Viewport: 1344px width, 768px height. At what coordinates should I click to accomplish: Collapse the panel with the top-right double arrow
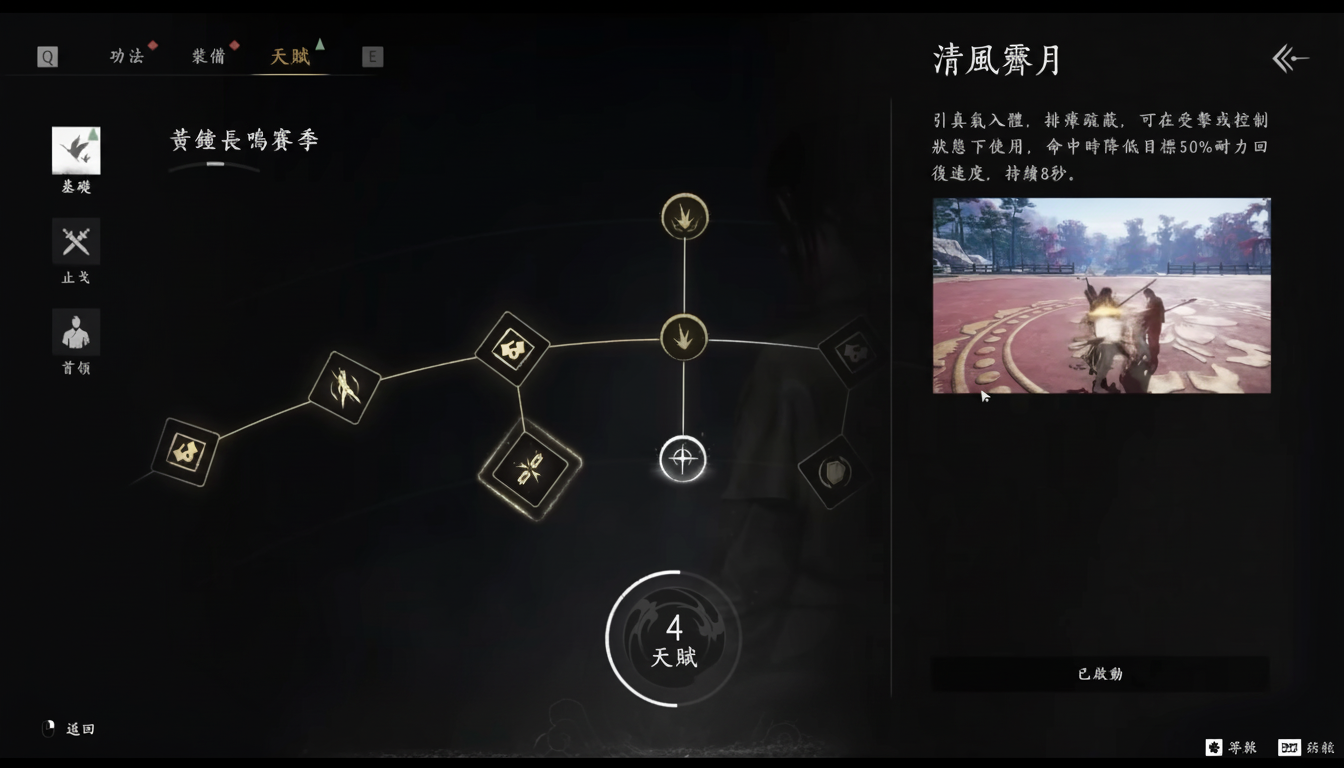click(x=1290, y=58)
